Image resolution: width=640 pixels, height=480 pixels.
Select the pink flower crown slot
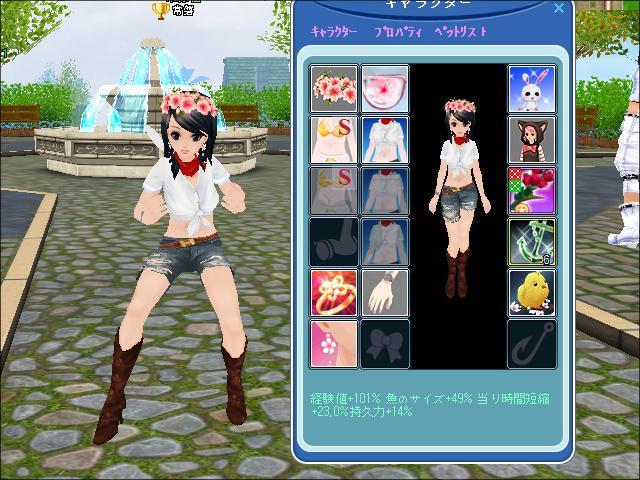point(334,88)
